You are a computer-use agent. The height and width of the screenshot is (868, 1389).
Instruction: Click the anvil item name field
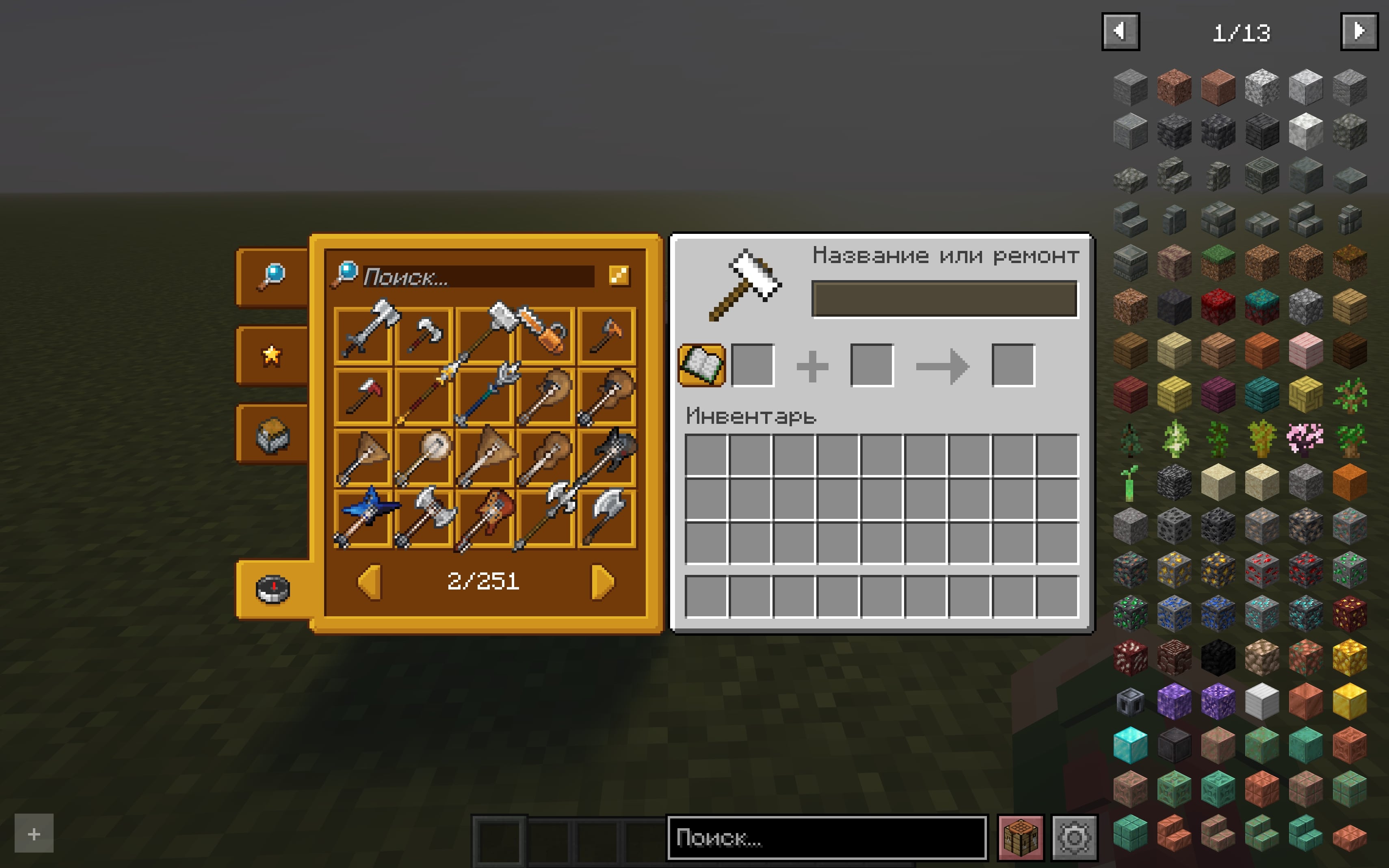945,299
